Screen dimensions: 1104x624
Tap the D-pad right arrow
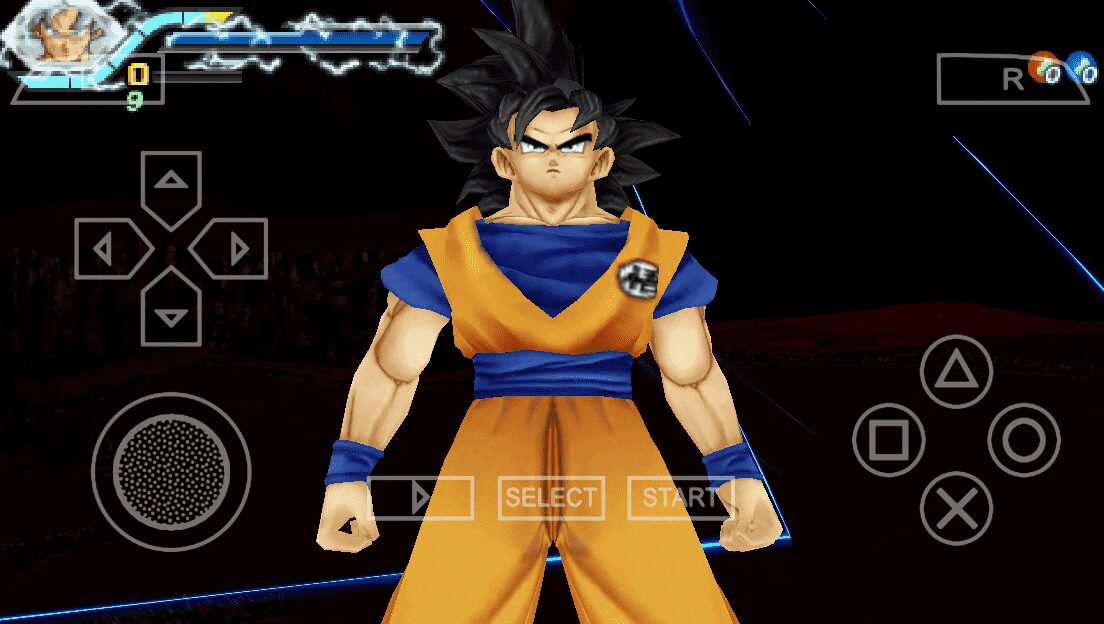(x=235, y=248)
